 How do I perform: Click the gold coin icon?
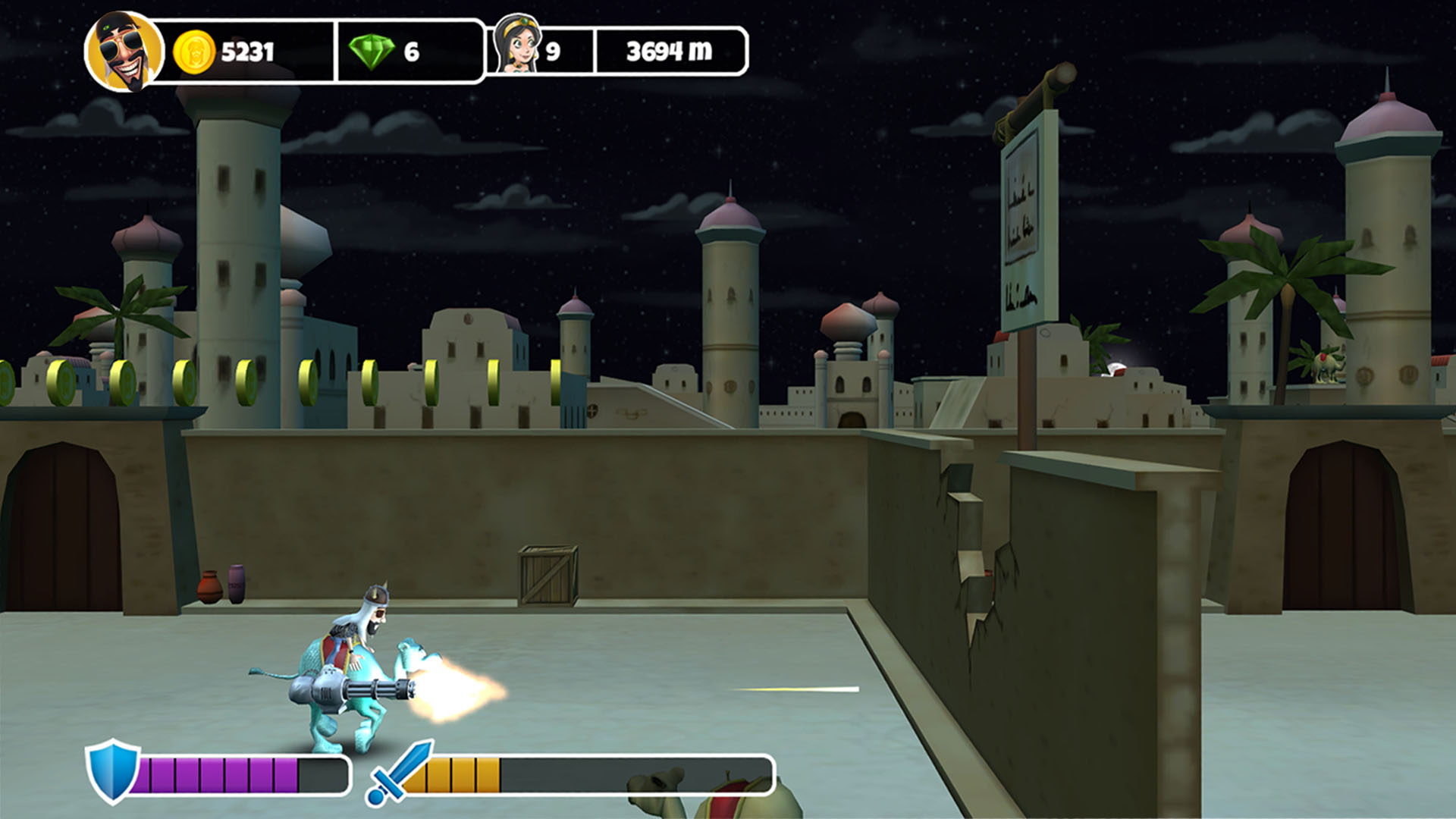[x=194, y=52]
